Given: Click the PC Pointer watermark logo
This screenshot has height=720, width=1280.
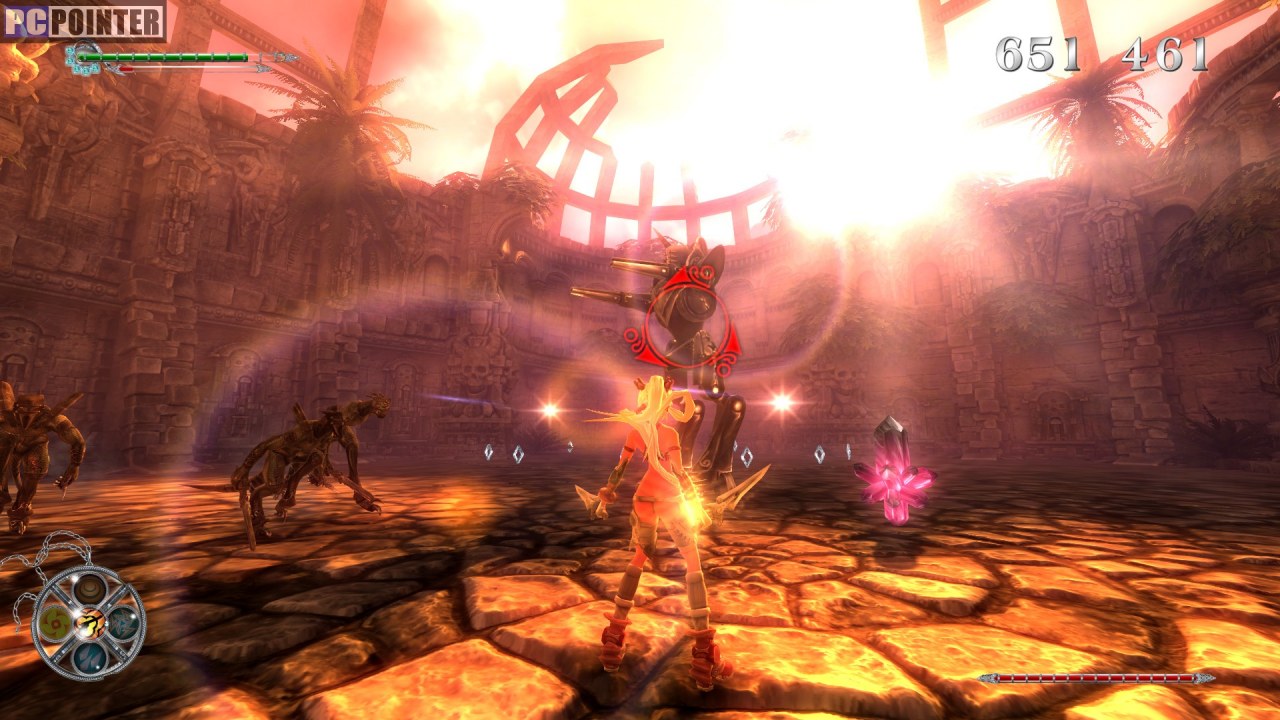Looking at the screenshot, I should click(x=83, y=21).
